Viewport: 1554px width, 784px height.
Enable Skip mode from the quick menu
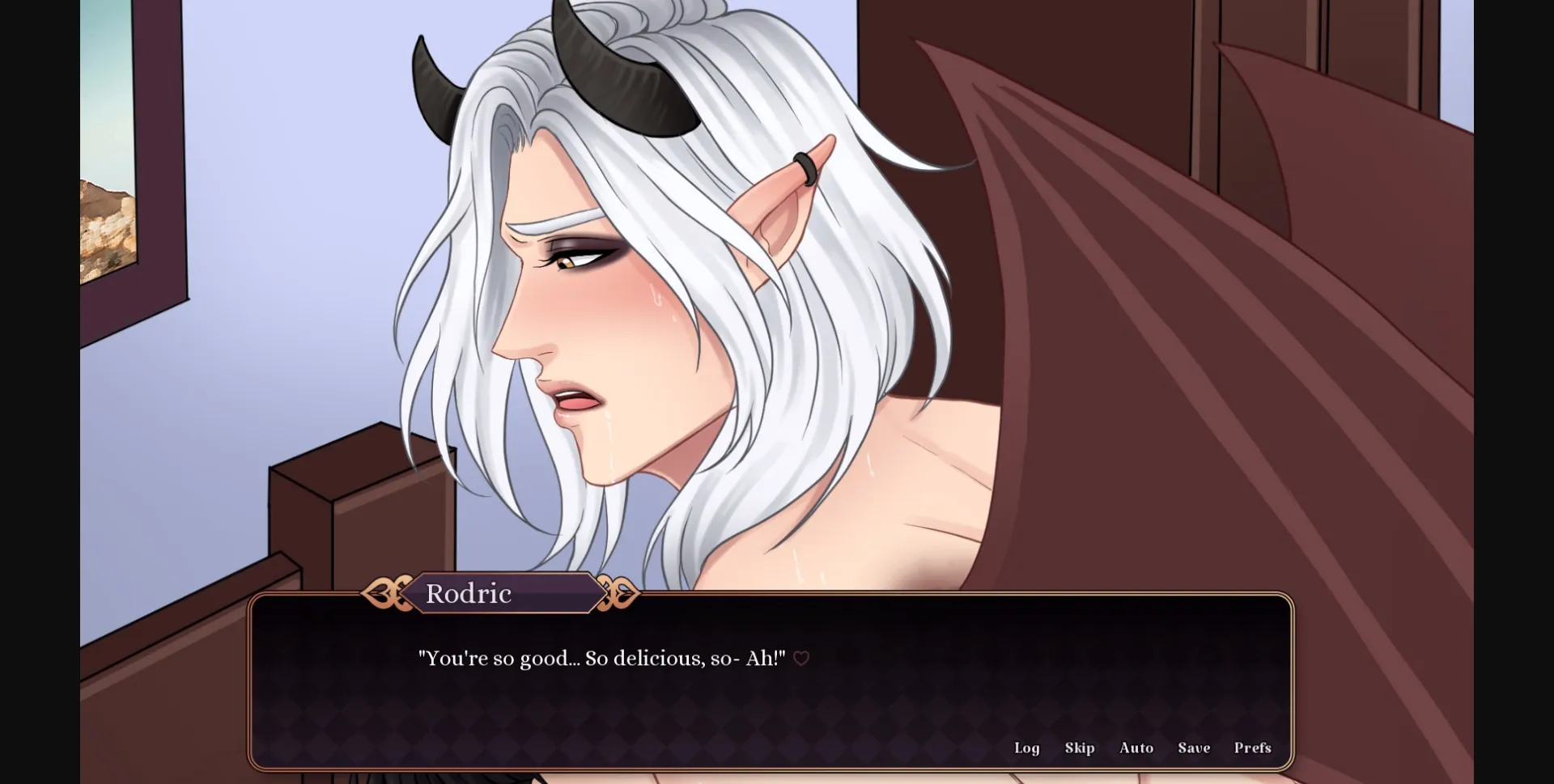click(1079, 748)
